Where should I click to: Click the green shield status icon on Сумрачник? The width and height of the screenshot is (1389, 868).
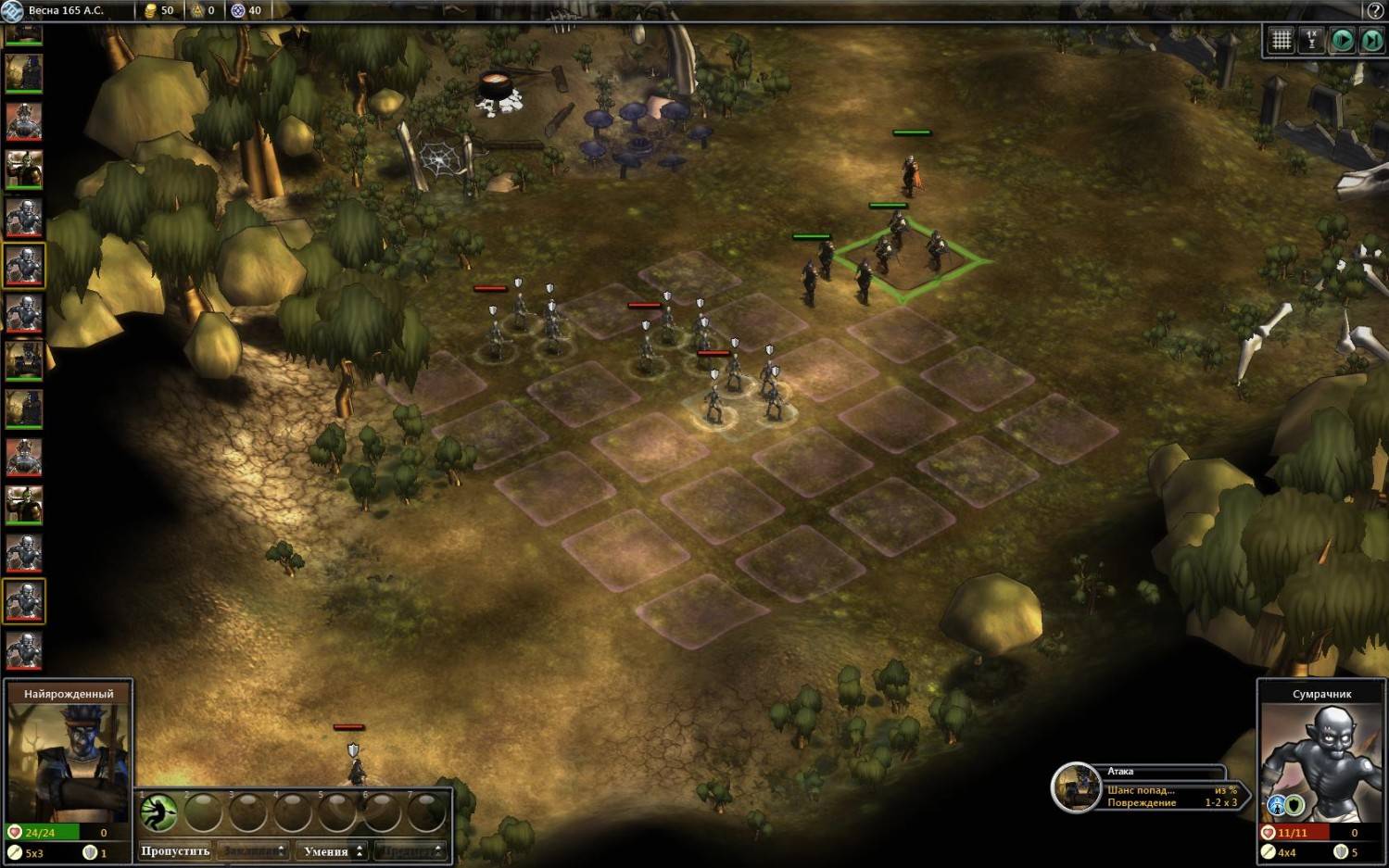pyautogui.click(x=1295, y=805)
